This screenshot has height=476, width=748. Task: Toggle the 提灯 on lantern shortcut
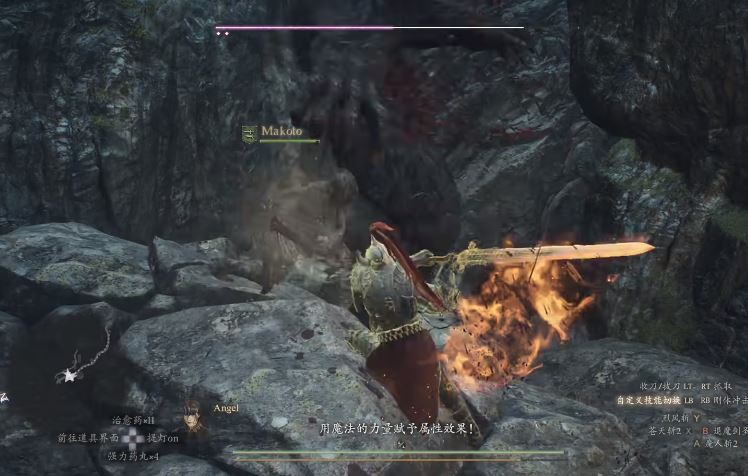(x=163, y=438)
